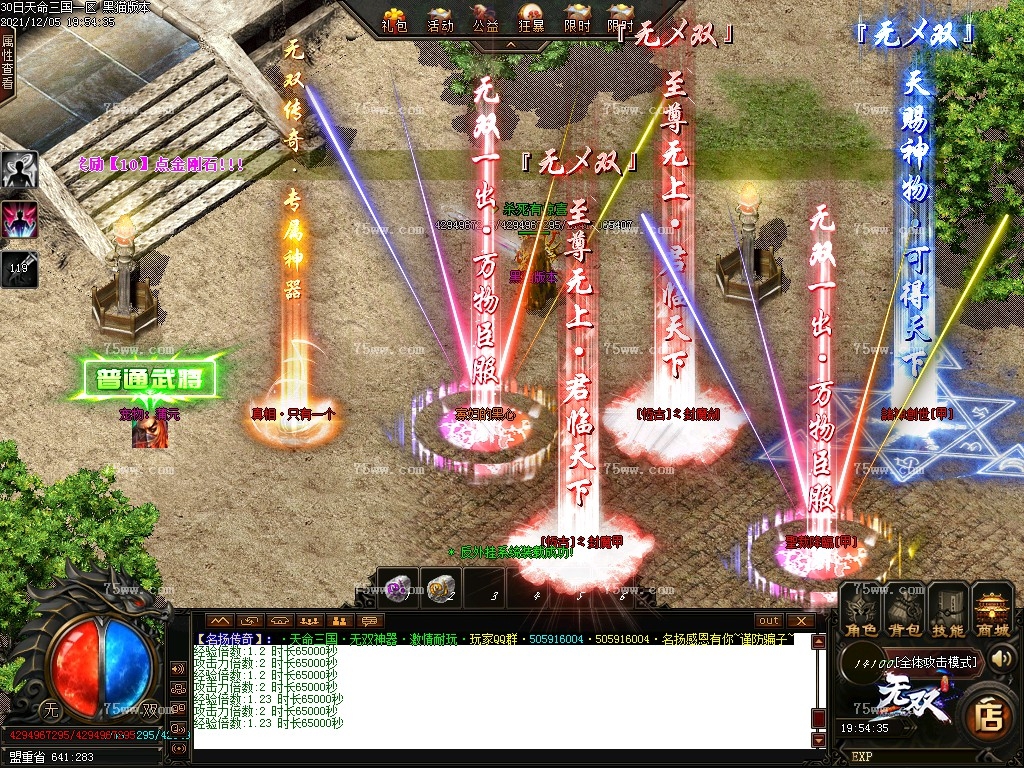Open the 商城 mall
Screen dimensions: 1024x768
click(x=993, y=611)
